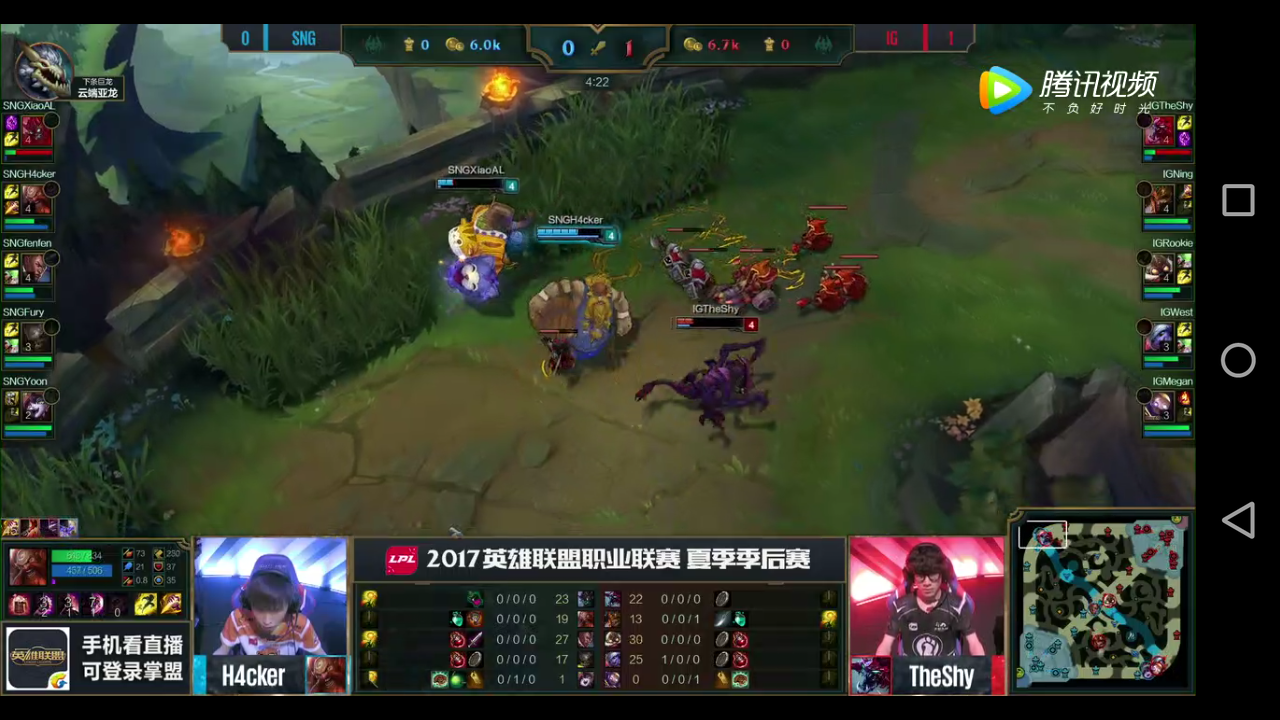Screen dimensions: 1280x720
Task: Click Gragas's blue mana bar showing 457/506
Action: pyautogui.click(x=83, y=571)
